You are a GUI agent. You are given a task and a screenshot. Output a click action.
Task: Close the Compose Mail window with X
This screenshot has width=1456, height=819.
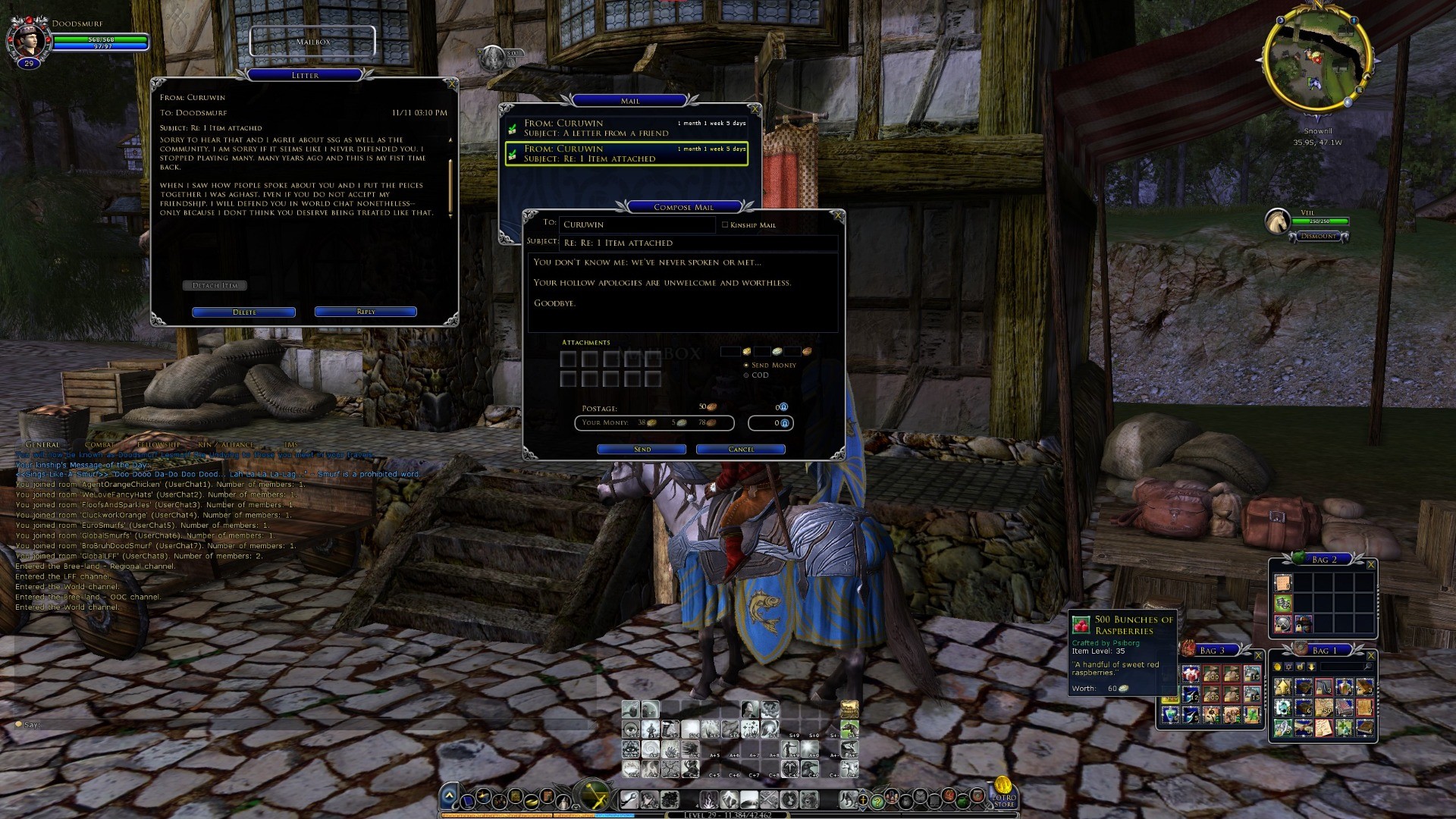pos(838,216)
